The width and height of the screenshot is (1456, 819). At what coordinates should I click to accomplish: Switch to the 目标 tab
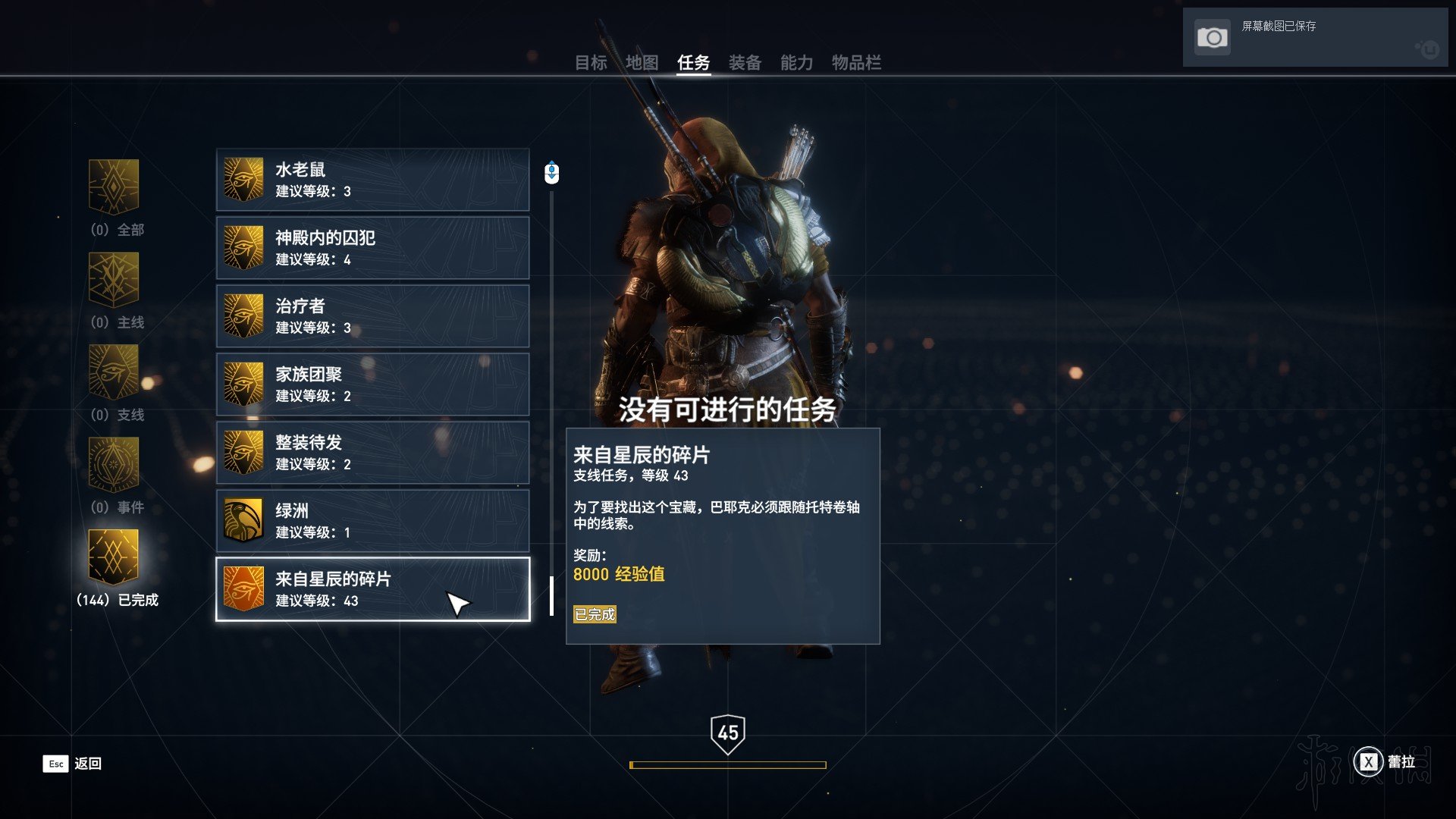coord(591,63)
